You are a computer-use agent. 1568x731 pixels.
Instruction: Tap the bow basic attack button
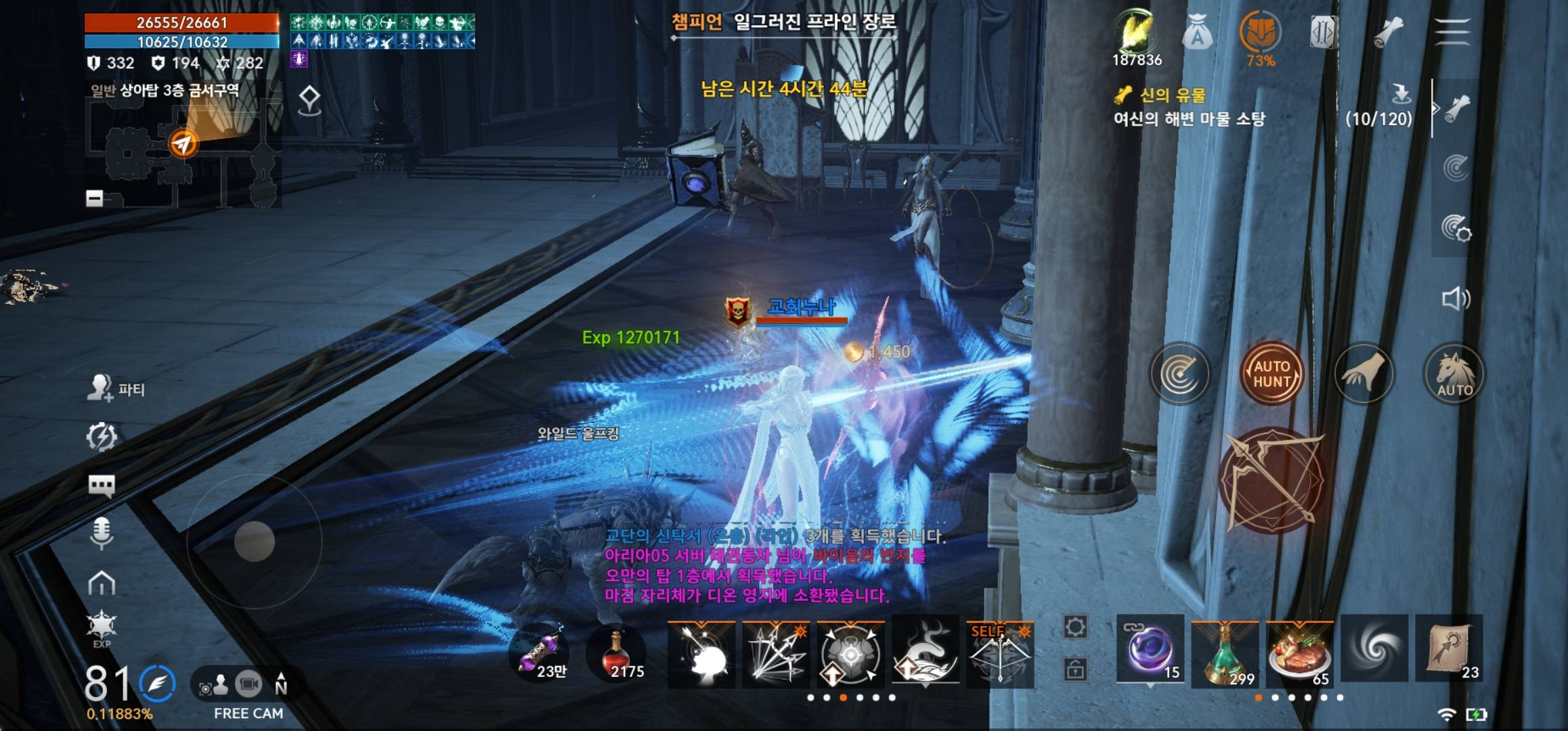point(1271,481)
